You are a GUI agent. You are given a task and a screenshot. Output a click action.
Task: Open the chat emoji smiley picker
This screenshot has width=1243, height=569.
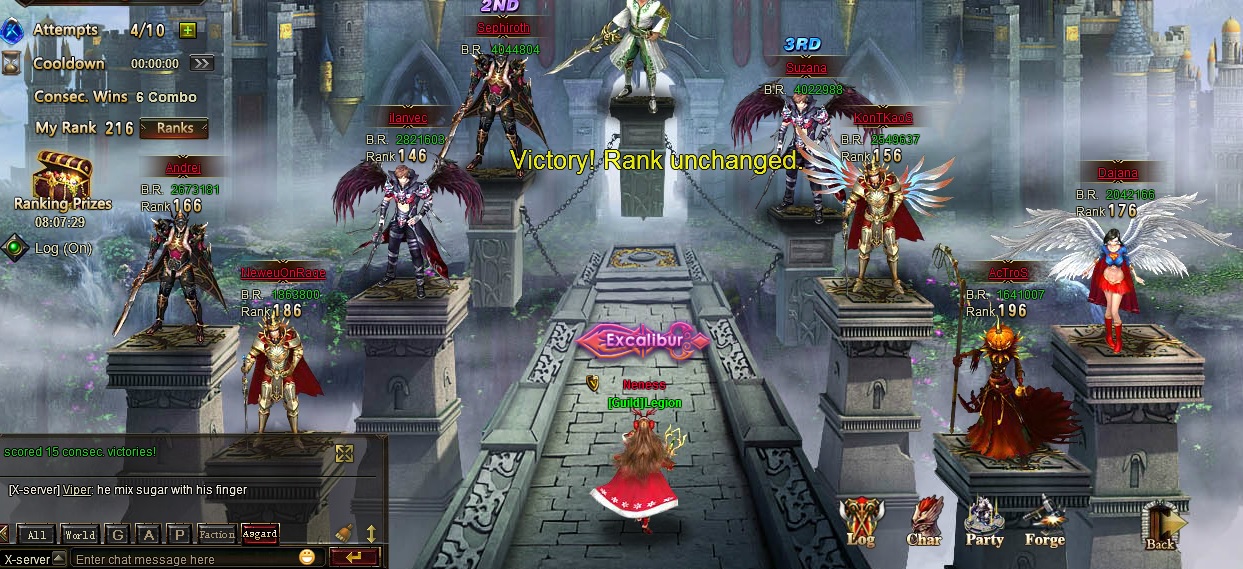point(307,557)
